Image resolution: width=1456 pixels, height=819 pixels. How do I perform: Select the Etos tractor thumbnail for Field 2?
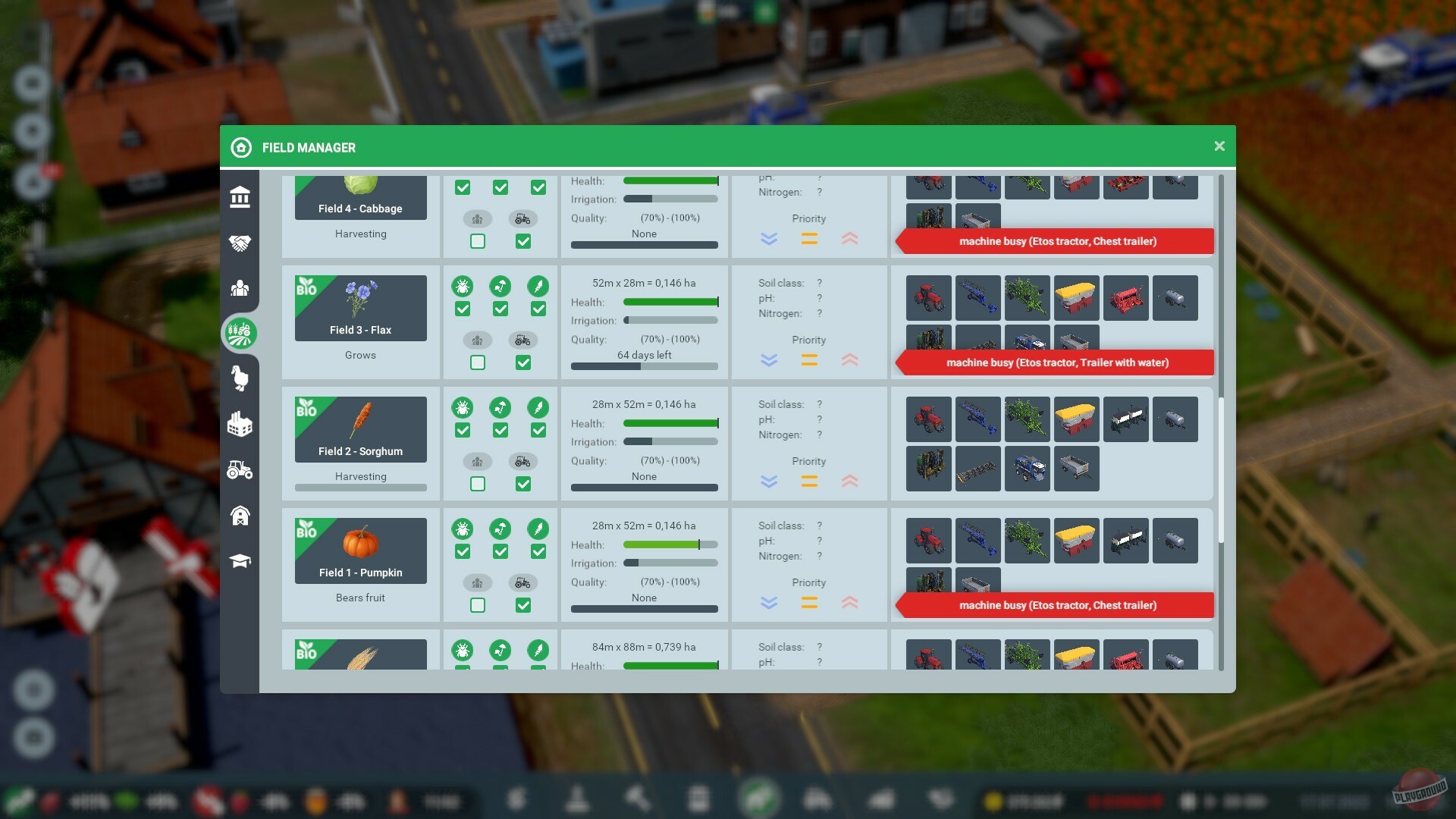(928, 419)
